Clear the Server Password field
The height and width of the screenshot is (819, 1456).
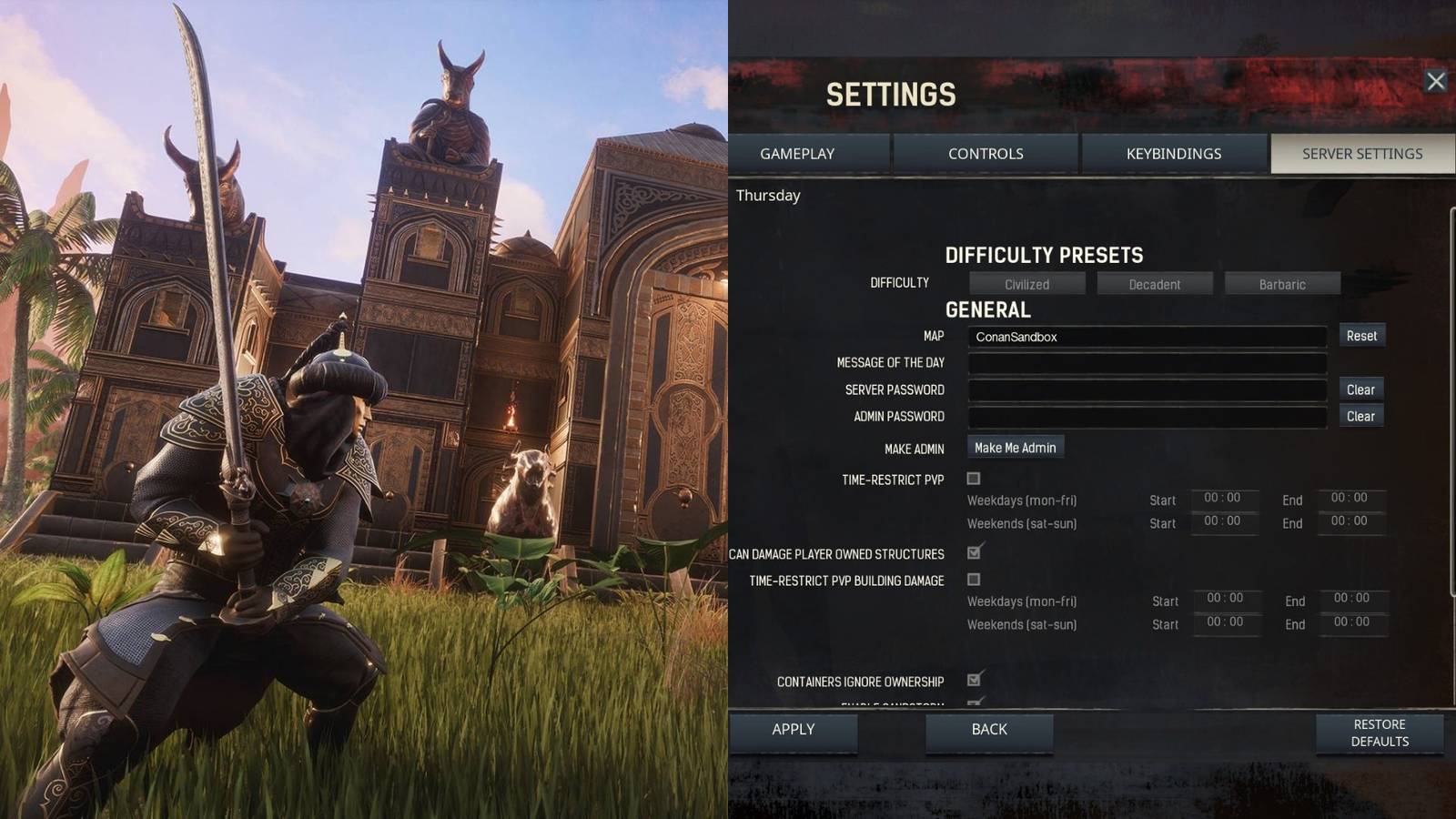pyautogui.click(x=1361, y=389)
